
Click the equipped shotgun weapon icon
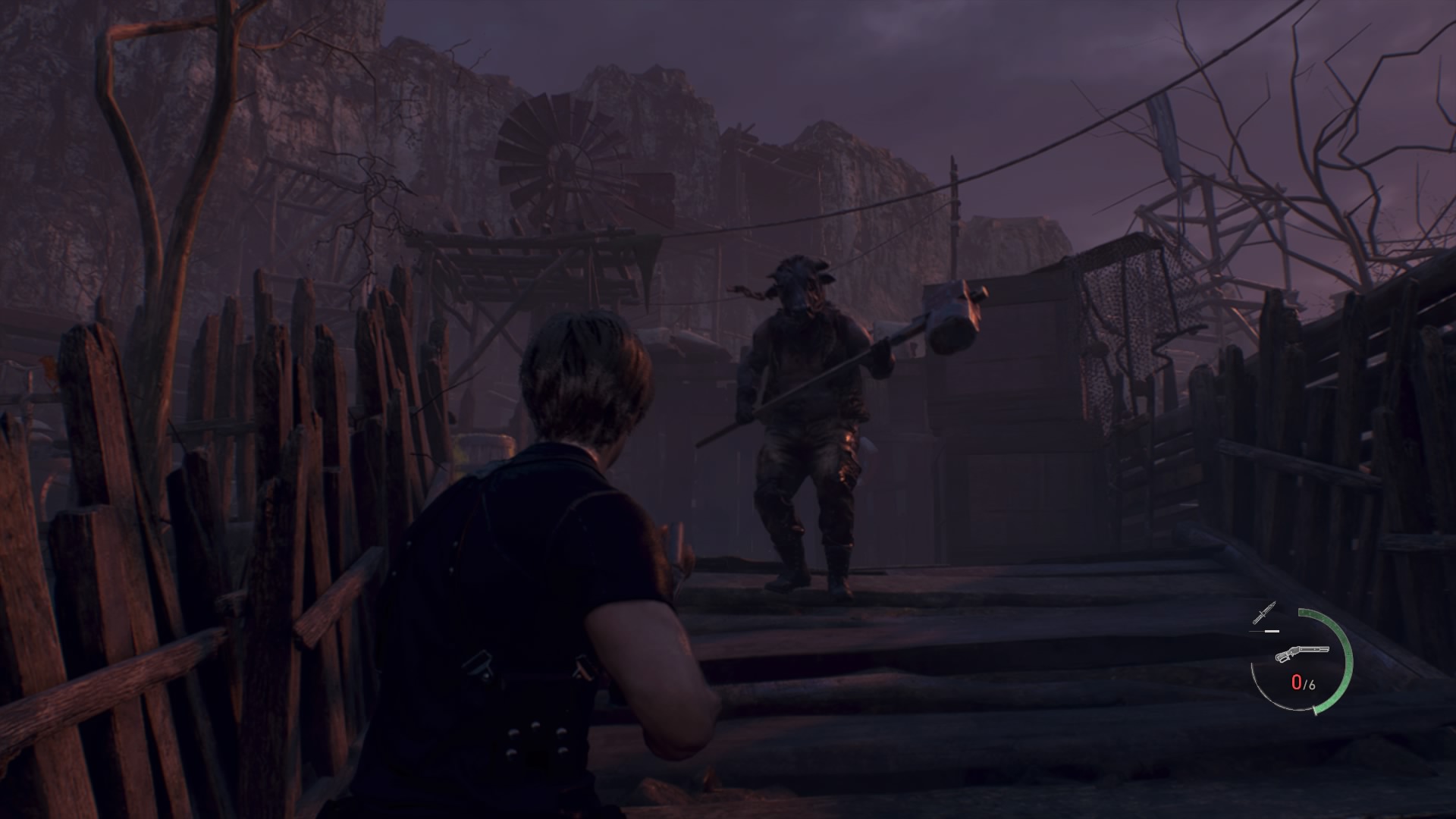click(x=1301, y=654)
